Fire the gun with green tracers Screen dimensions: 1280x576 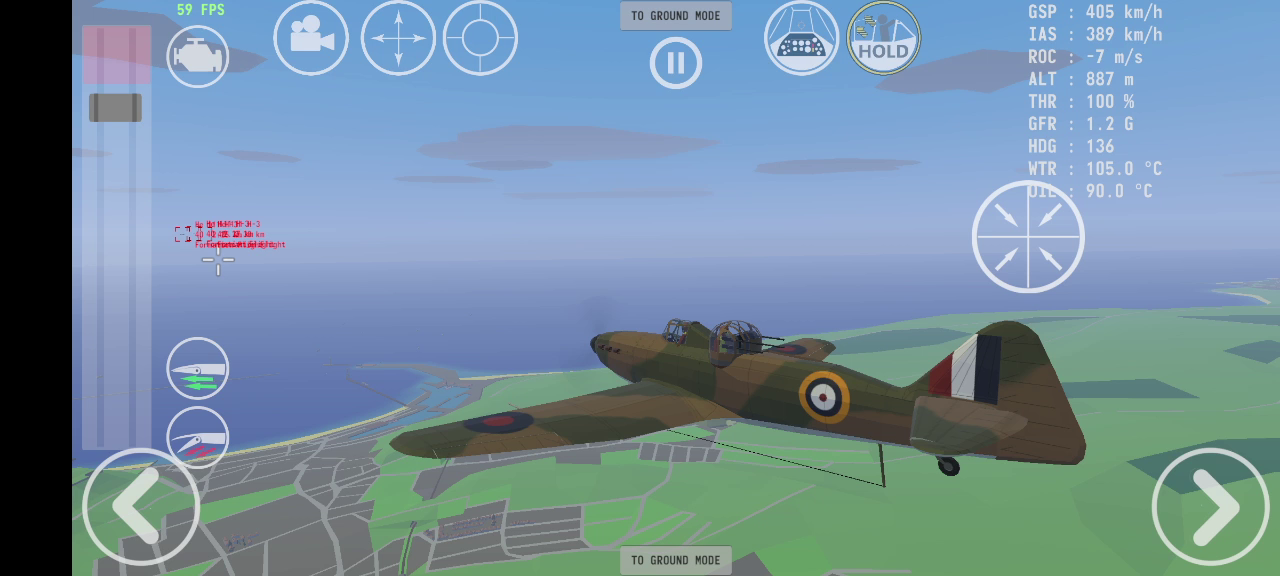pyautogui.click(x=198, y=369)
